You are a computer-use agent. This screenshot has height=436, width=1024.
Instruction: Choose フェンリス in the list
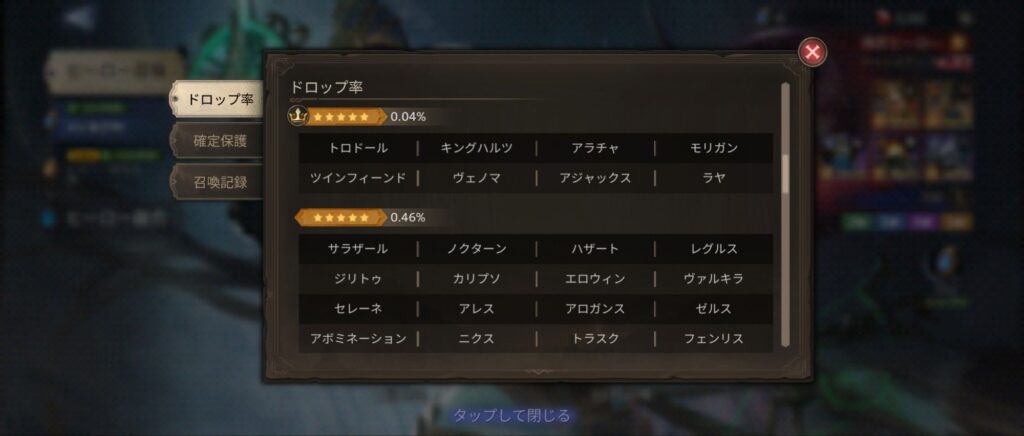click(x=714, y=338)
